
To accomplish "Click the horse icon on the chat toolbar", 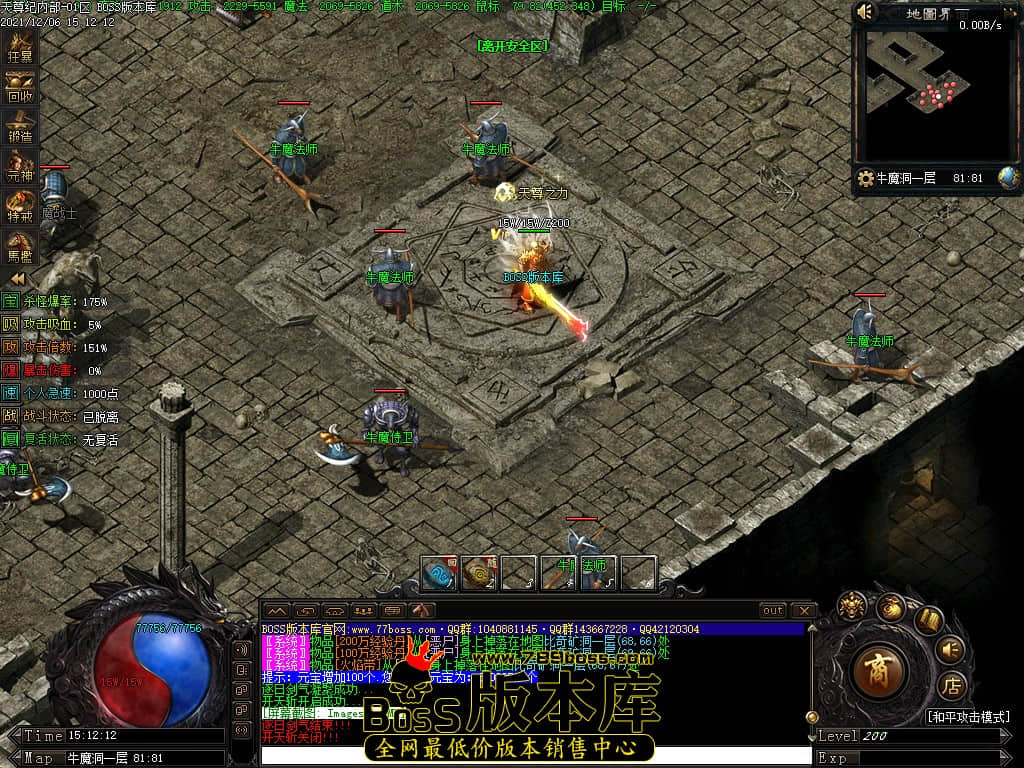I will 422,610.
